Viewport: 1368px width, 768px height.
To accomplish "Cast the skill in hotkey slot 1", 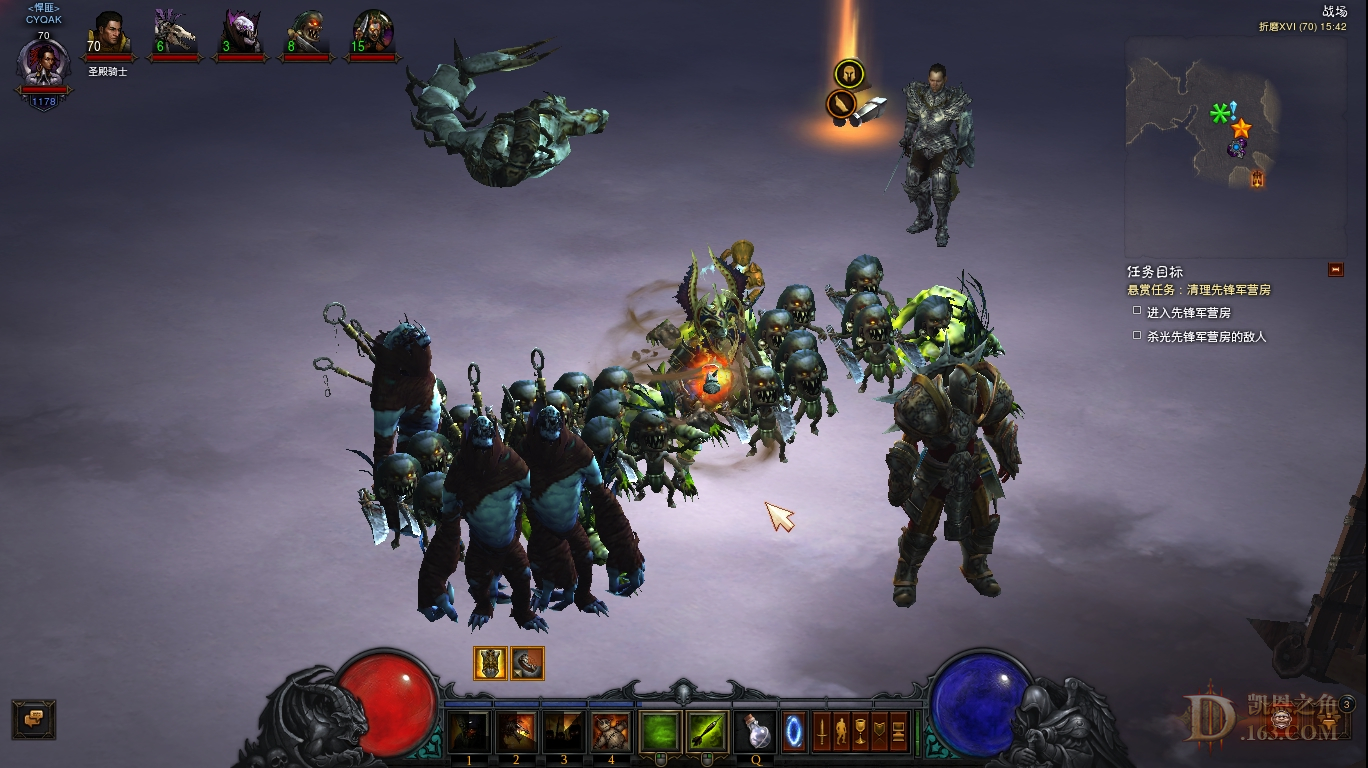I will click(x=468, y=731).
